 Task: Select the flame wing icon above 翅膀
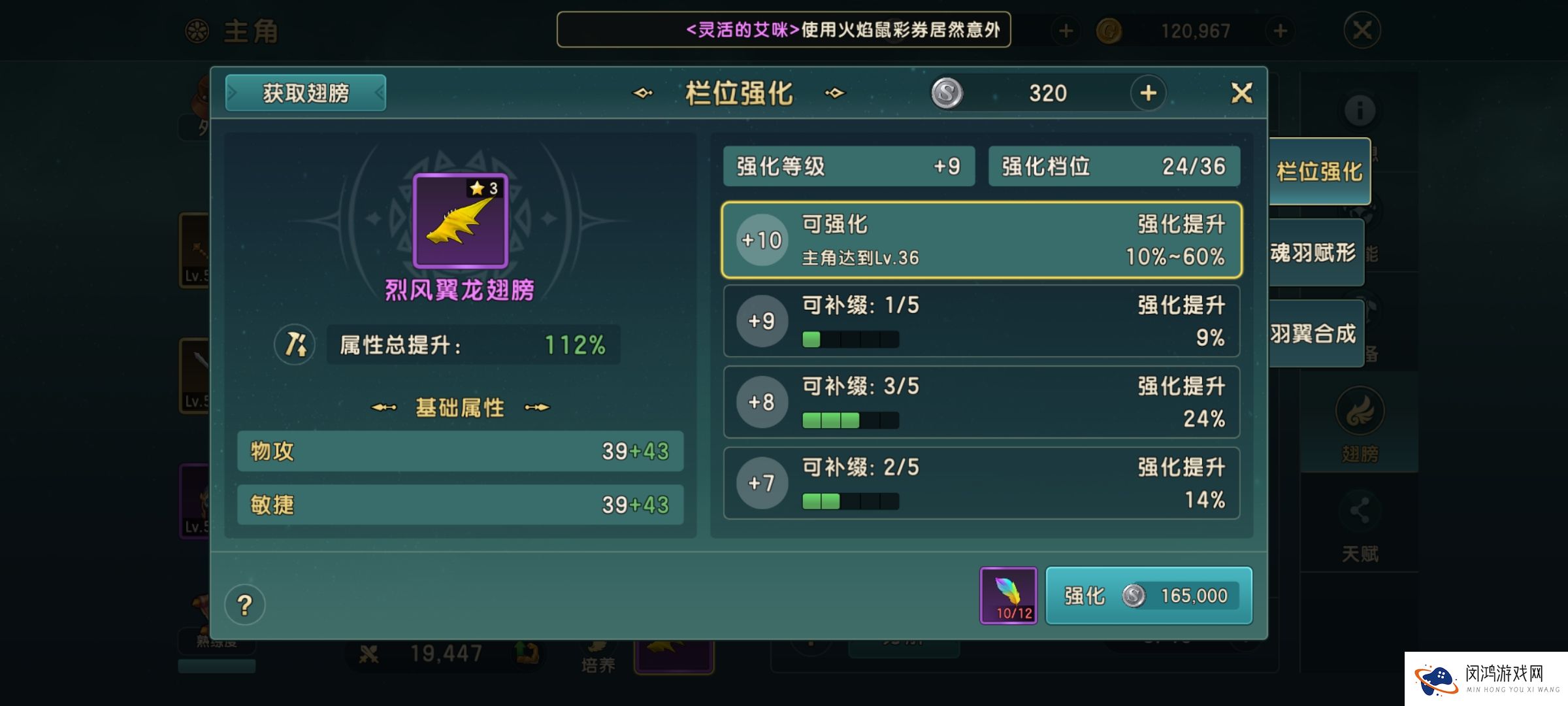coord(1361,411)
